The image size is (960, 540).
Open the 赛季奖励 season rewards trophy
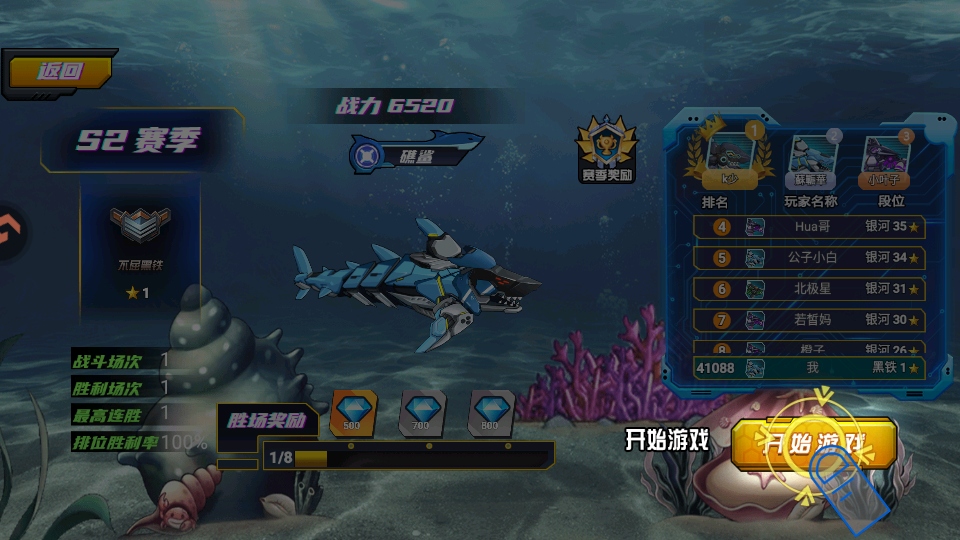(607, 151)
